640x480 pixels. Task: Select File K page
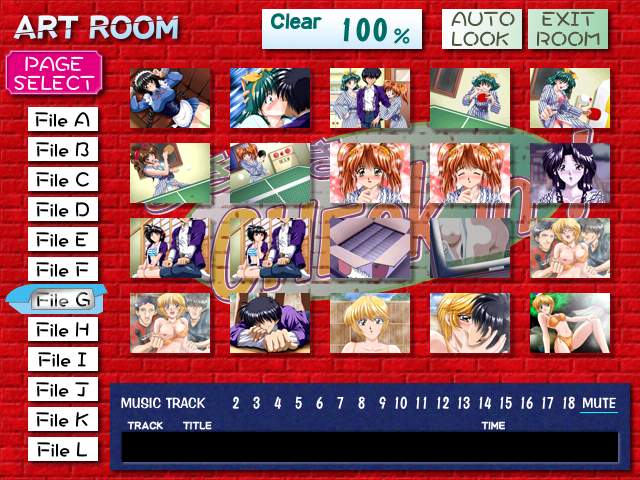(62, 420)
